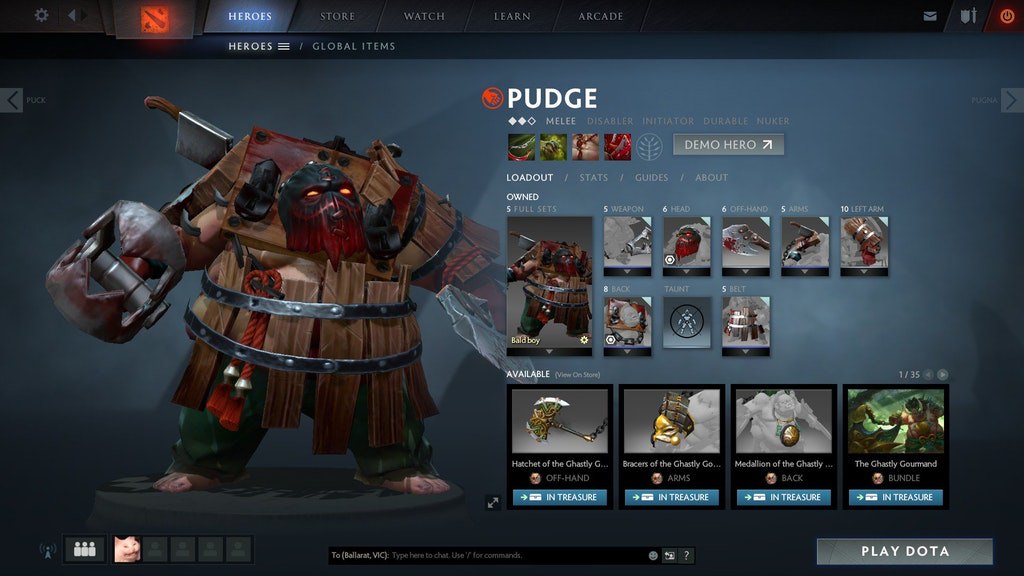Switch to the Watch tab
The width and height of the screenshot is (1024, 576).
pos(424,17)
